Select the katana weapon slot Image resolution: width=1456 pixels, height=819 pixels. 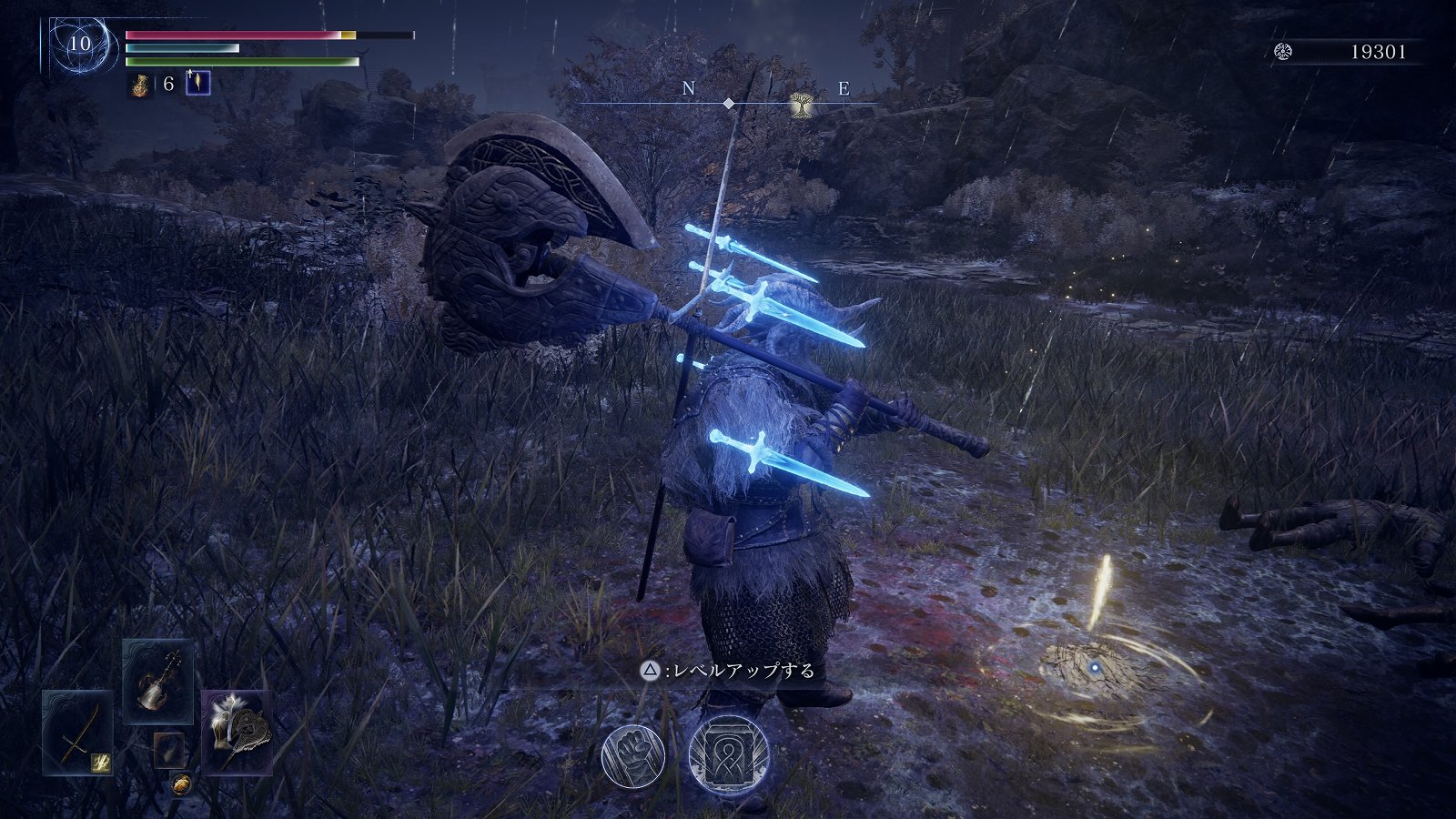(x=76, y=733)
